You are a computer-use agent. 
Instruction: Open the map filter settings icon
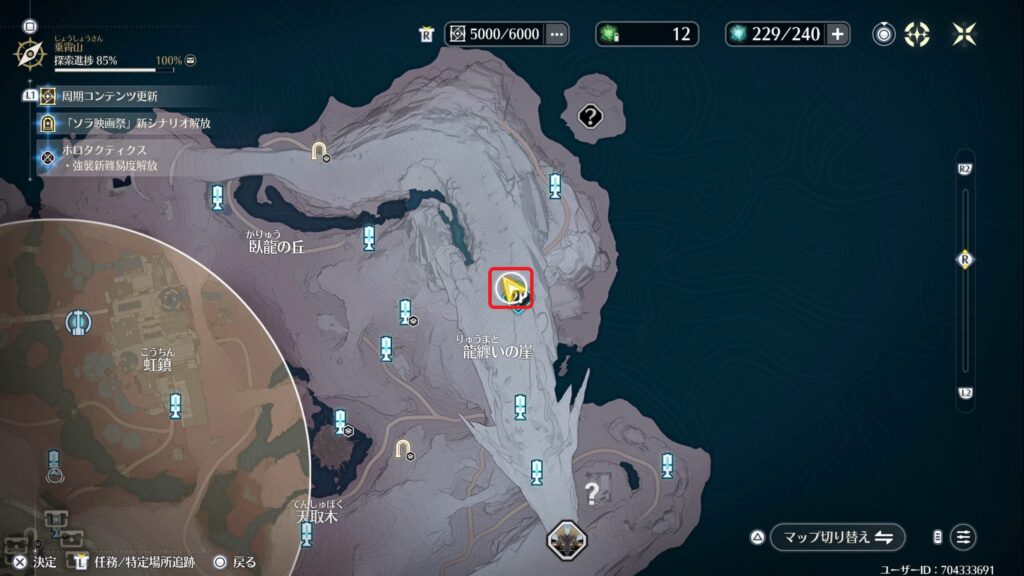[963, 537]
